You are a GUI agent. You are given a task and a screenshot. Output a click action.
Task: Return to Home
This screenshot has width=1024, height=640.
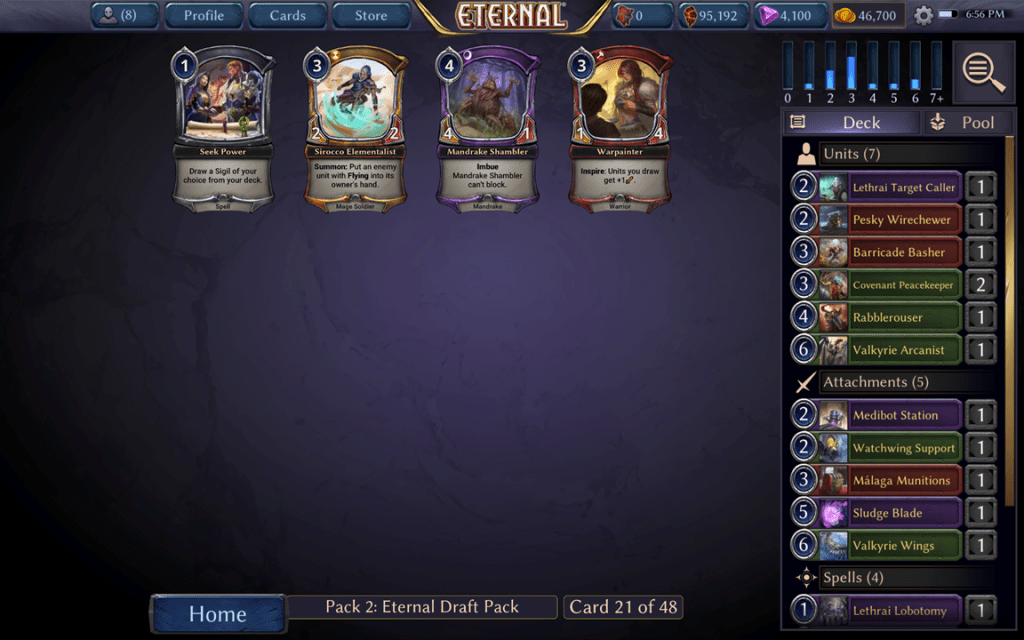(217, 614)
